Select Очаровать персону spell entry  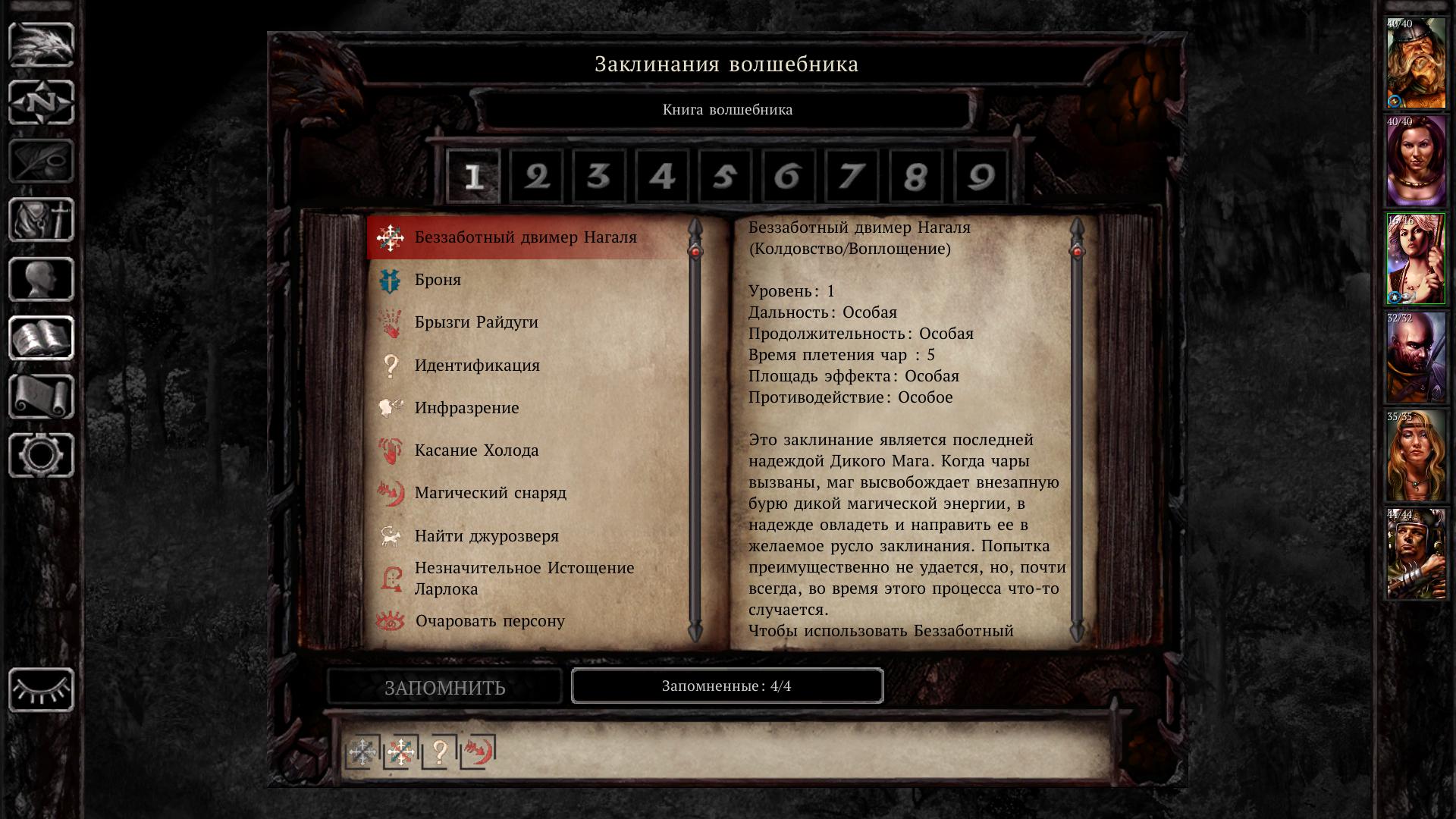click(490, 621)
